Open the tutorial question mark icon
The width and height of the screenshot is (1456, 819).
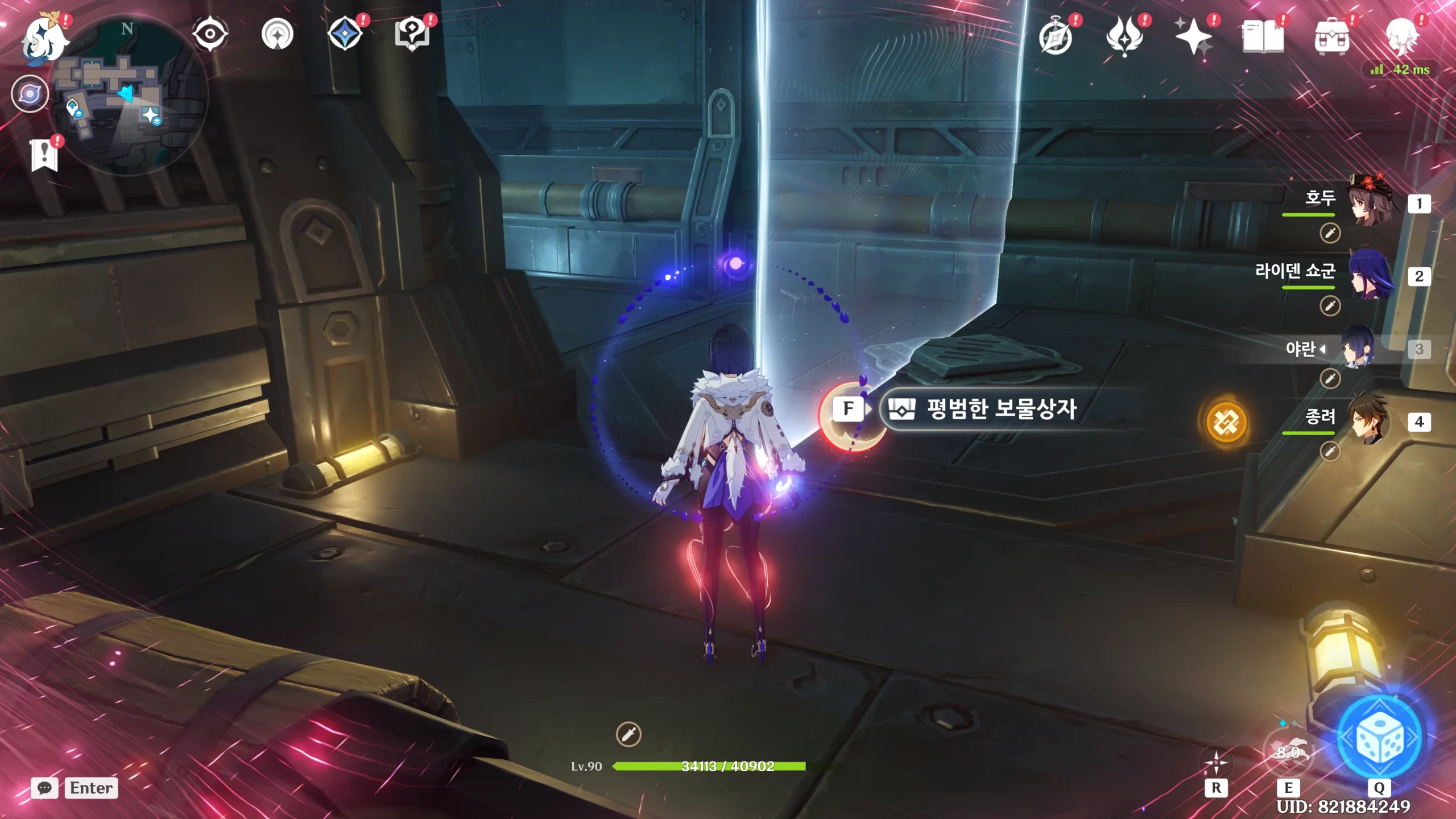(412, 34)
